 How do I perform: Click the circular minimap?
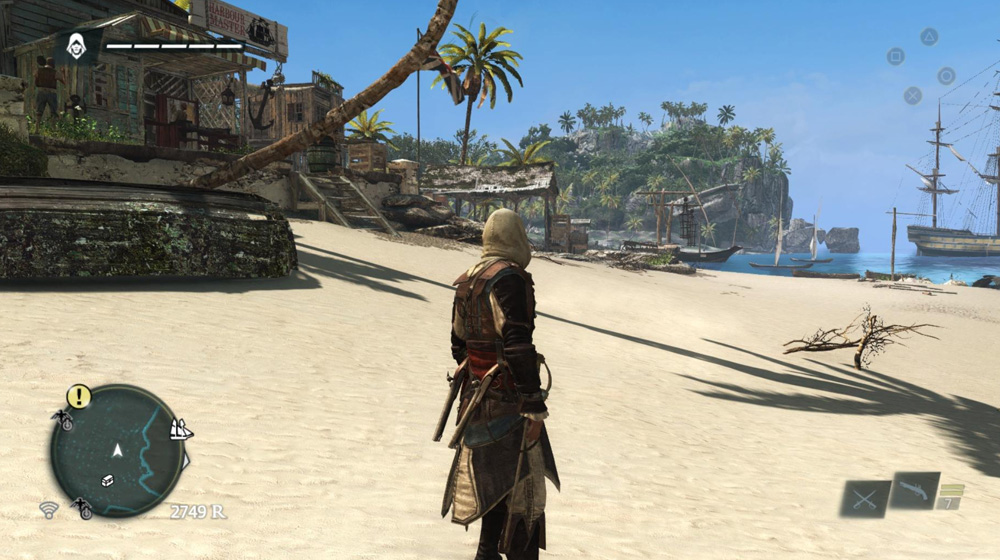117,451
